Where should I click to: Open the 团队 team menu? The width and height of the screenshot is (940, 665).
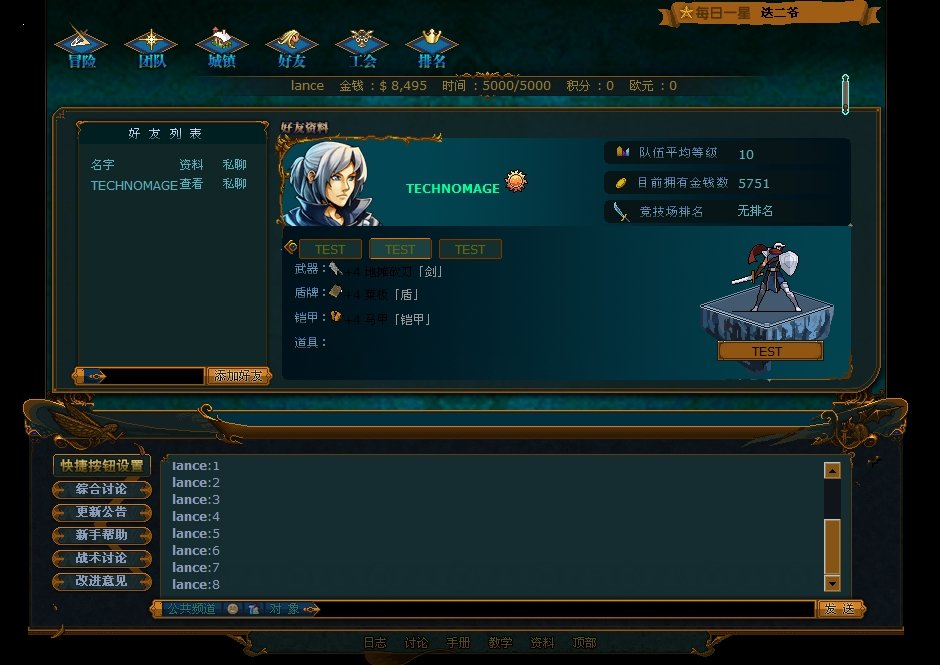(151, 49)
